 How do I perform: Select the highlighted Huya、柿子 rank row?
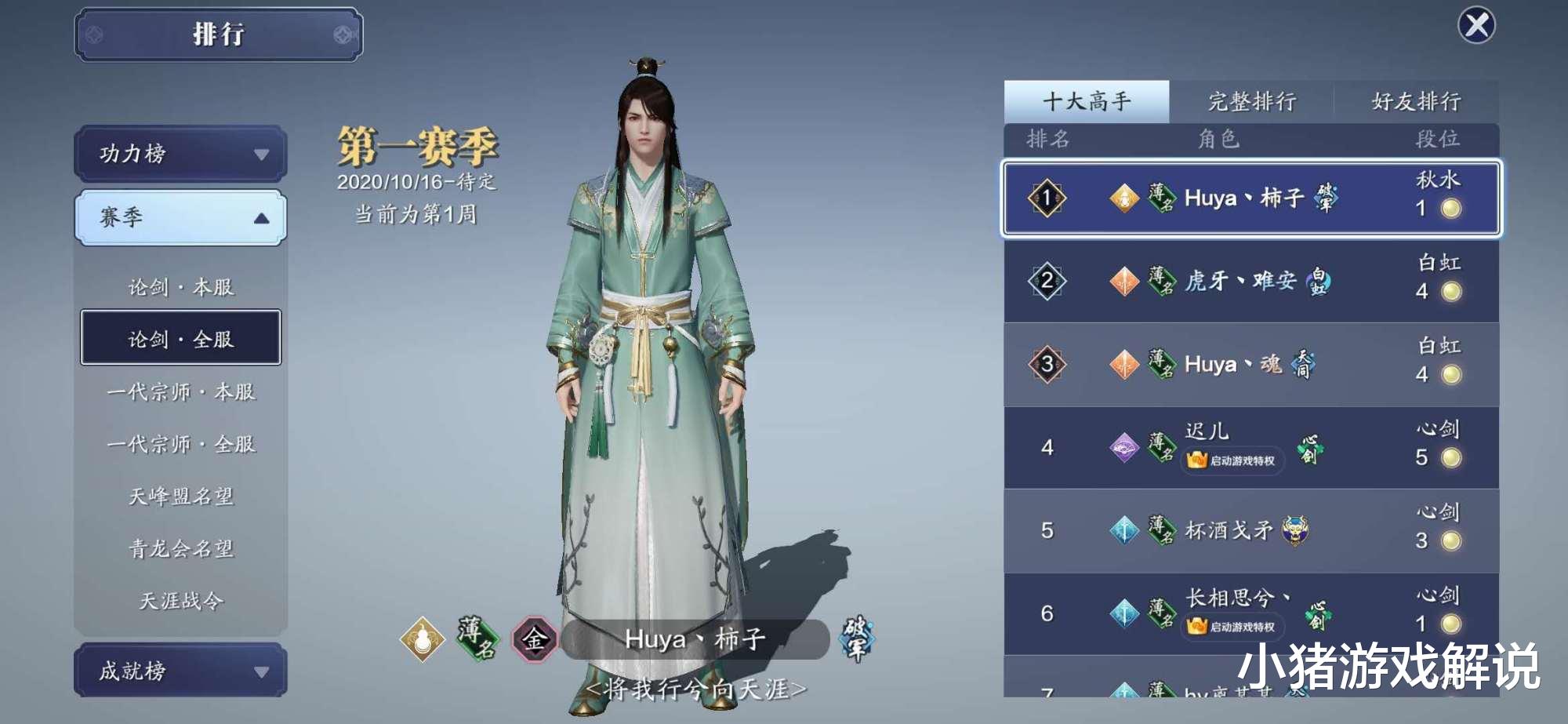coord(1250,199)
